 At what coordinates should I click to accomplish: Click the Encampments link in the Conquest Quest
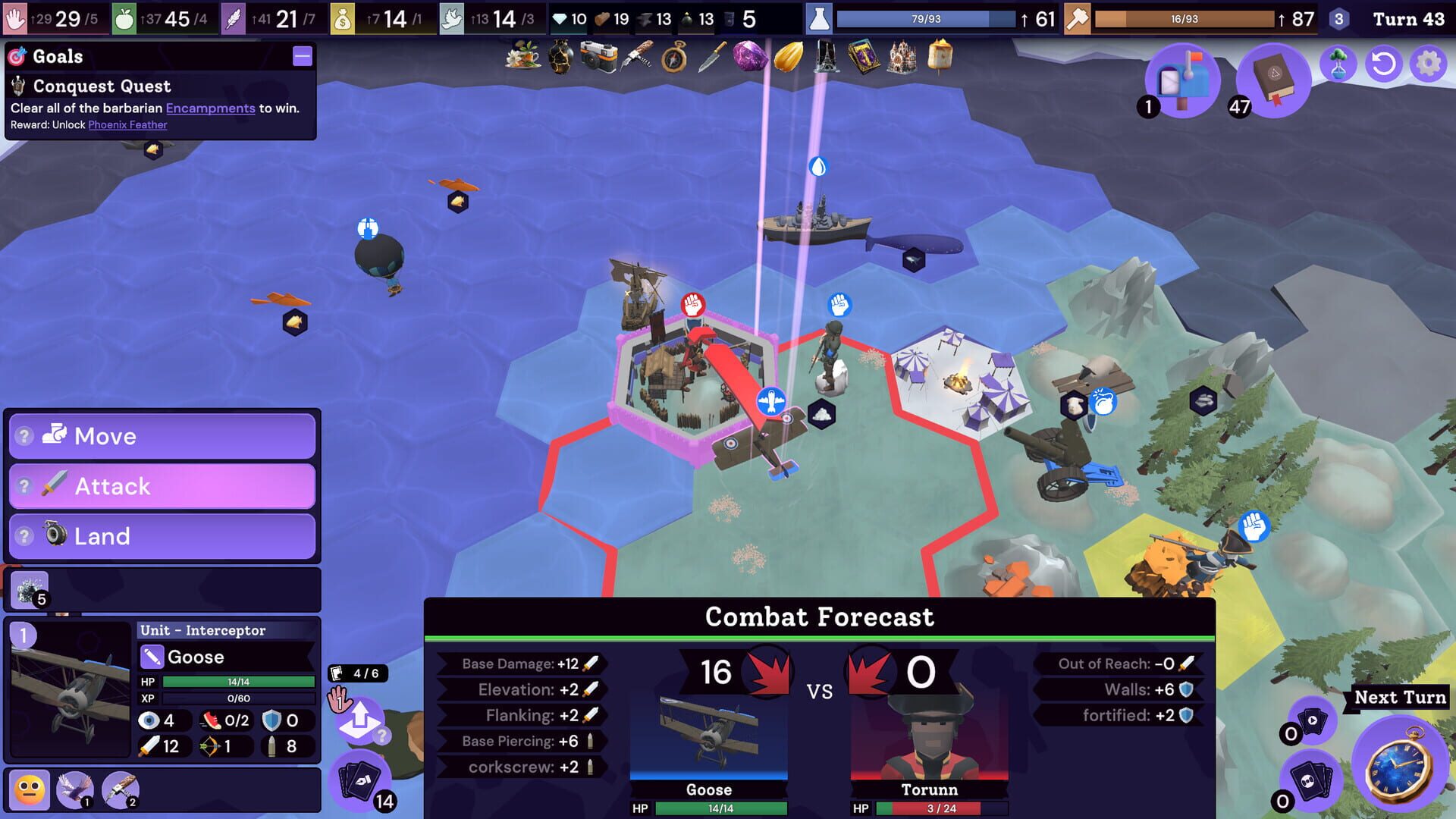pyautogui.click(x=209, y=108)
